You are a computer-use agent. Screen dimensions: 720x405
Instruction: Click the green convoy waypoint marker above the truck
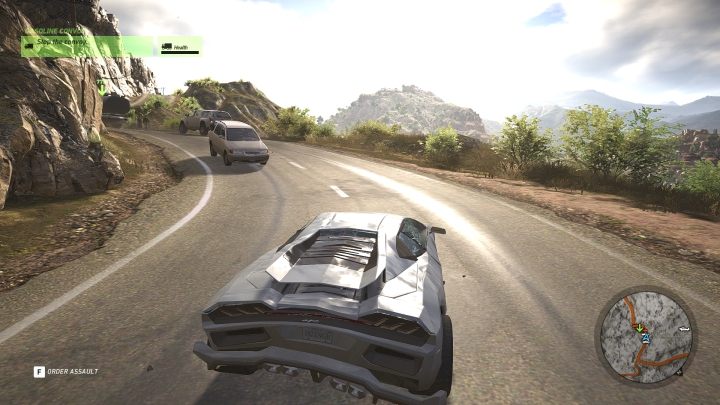click(102, 86)
